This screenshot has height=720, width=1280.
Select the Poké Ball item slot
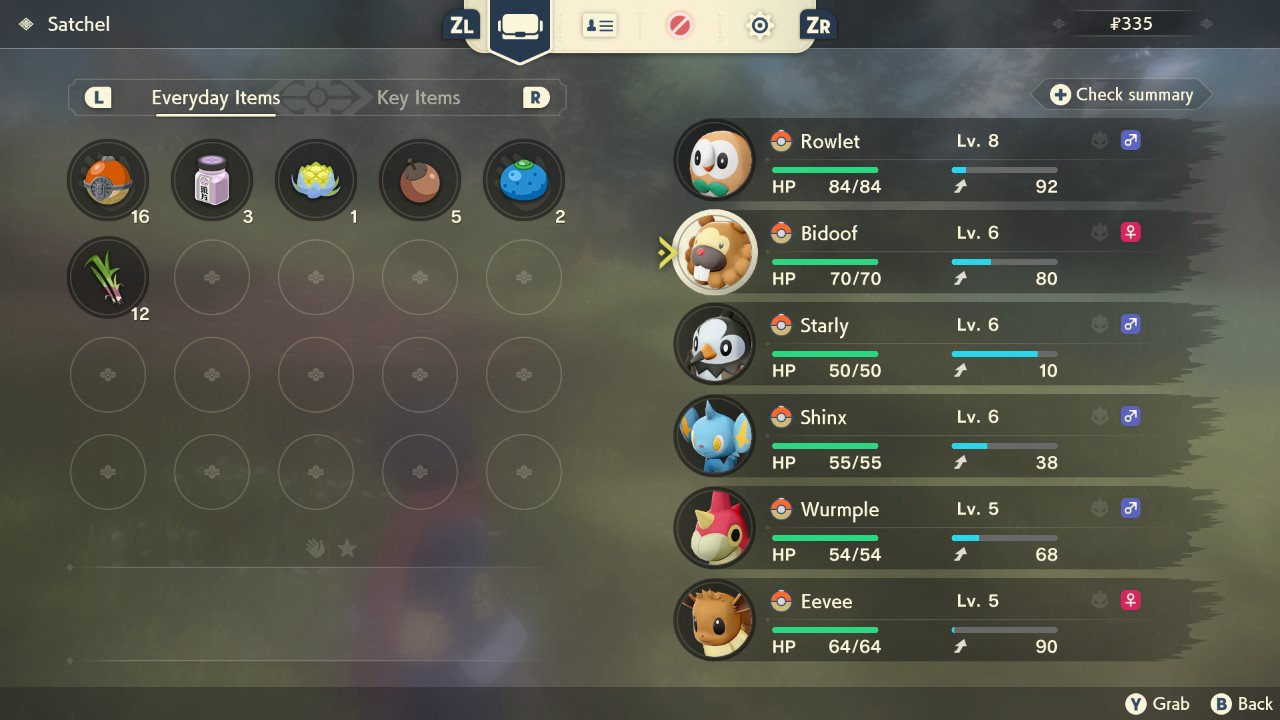tap(108, 181)
